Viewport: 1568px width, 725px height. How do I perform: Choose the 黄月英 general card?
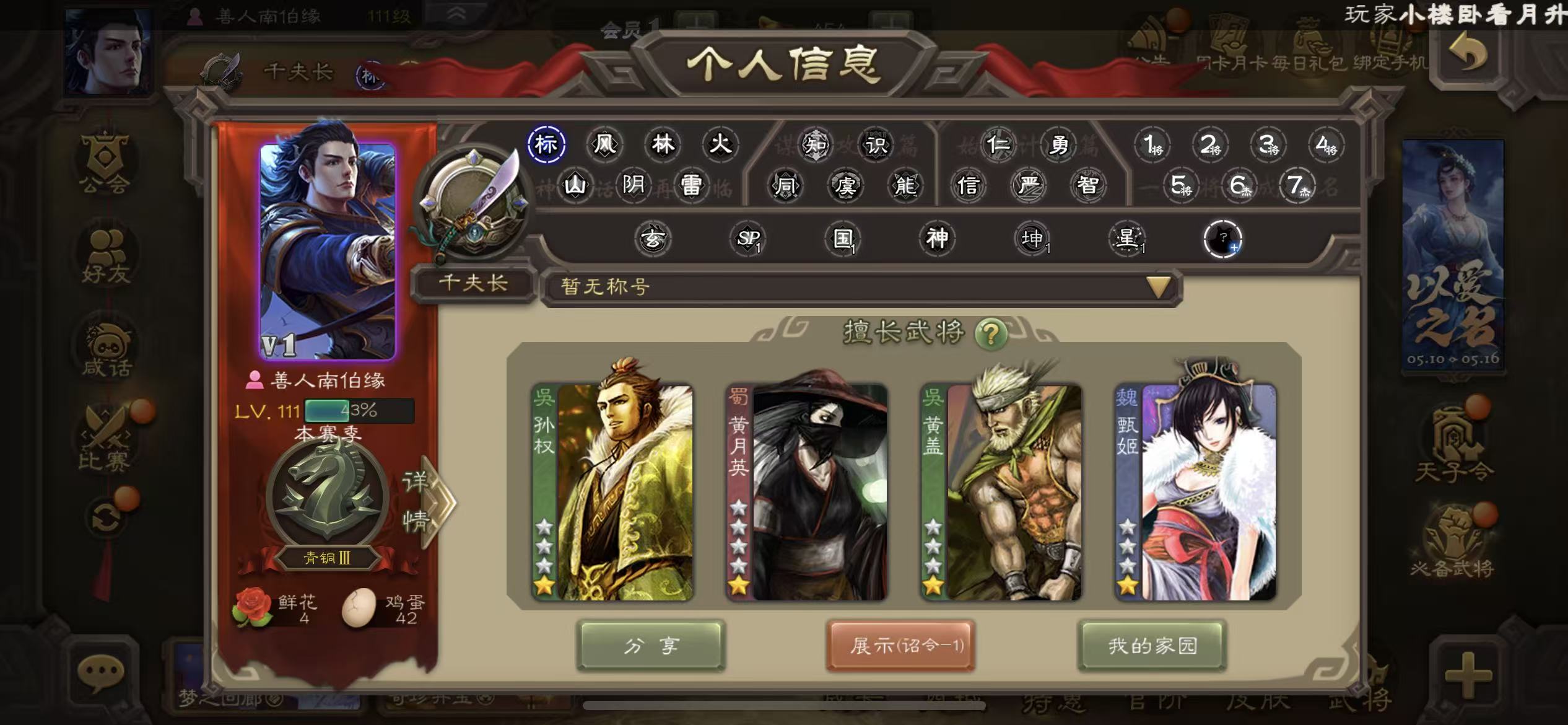pos(807,493)
